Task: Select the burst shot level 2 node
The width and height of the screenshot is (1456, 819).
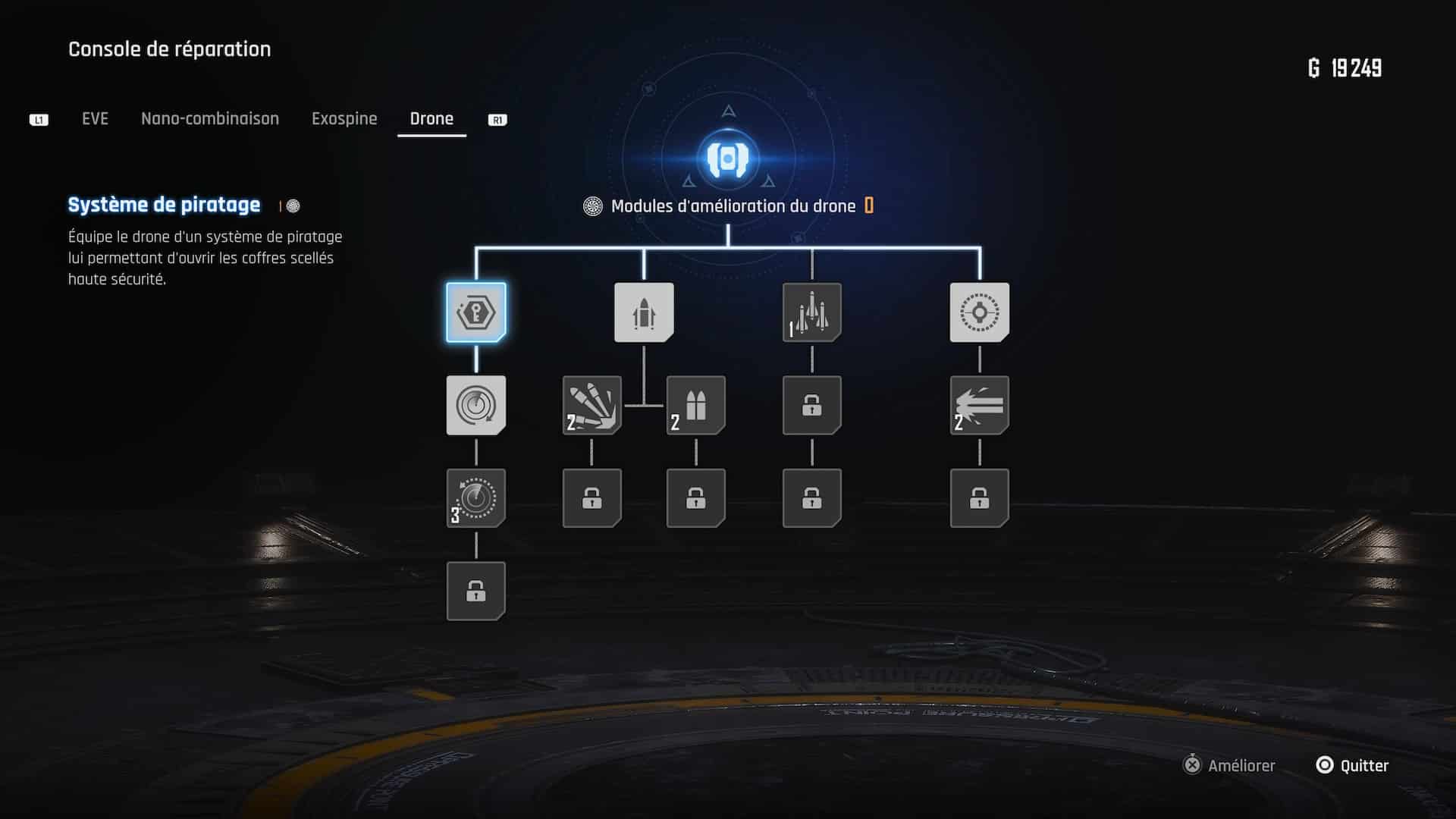Action: tap(980, 406)
